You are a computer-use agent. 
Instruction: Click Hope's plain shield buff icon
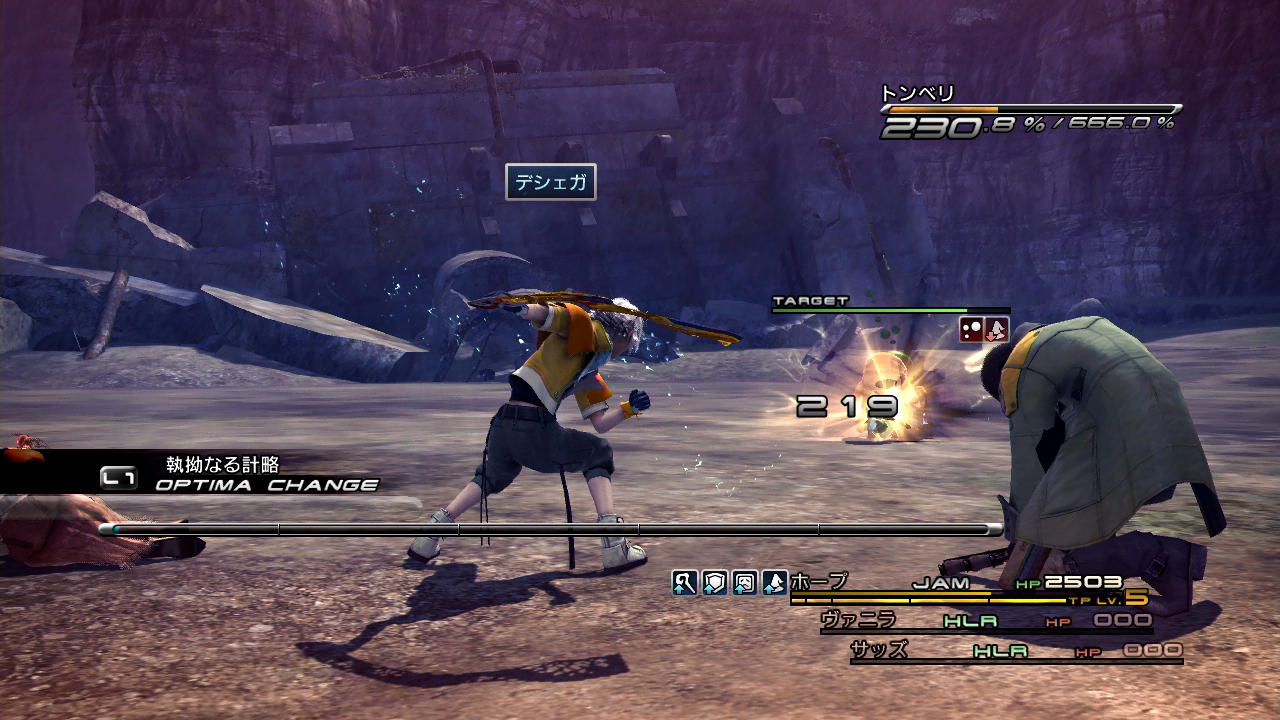click(x=714, y=582)
